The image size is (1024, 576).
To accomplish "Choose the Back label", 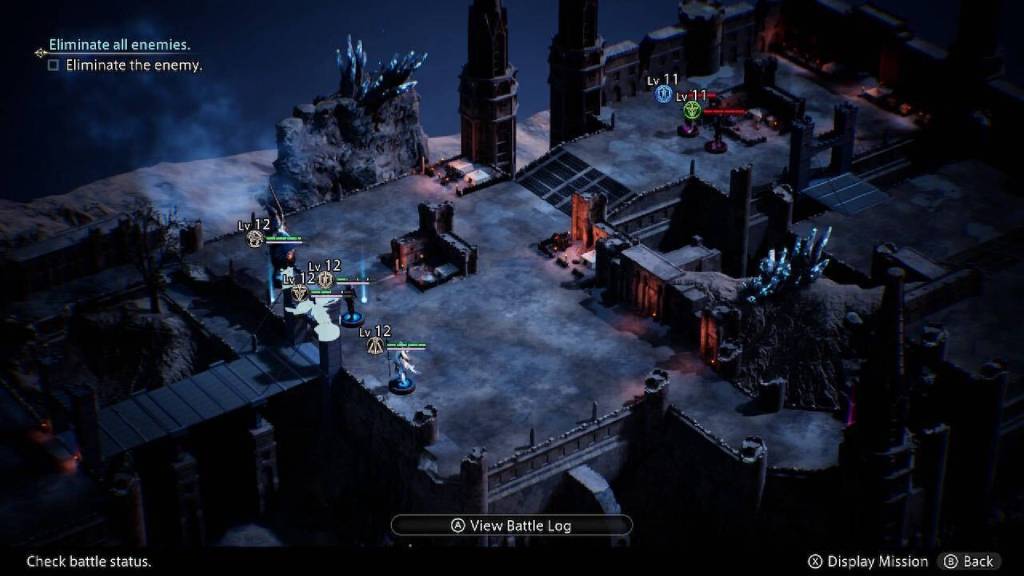I will tap(977, 562).
